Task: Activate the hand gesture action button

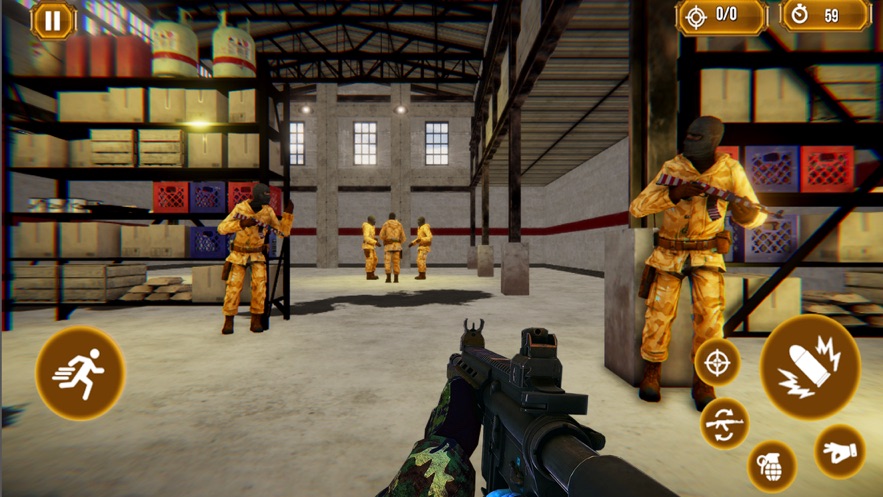Action: (x=839, y=452)
